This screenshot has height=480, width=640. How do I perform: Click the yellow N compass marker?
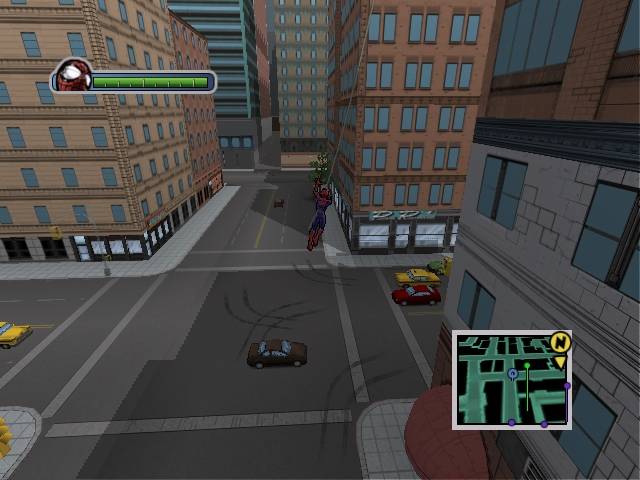coord(559,342)
